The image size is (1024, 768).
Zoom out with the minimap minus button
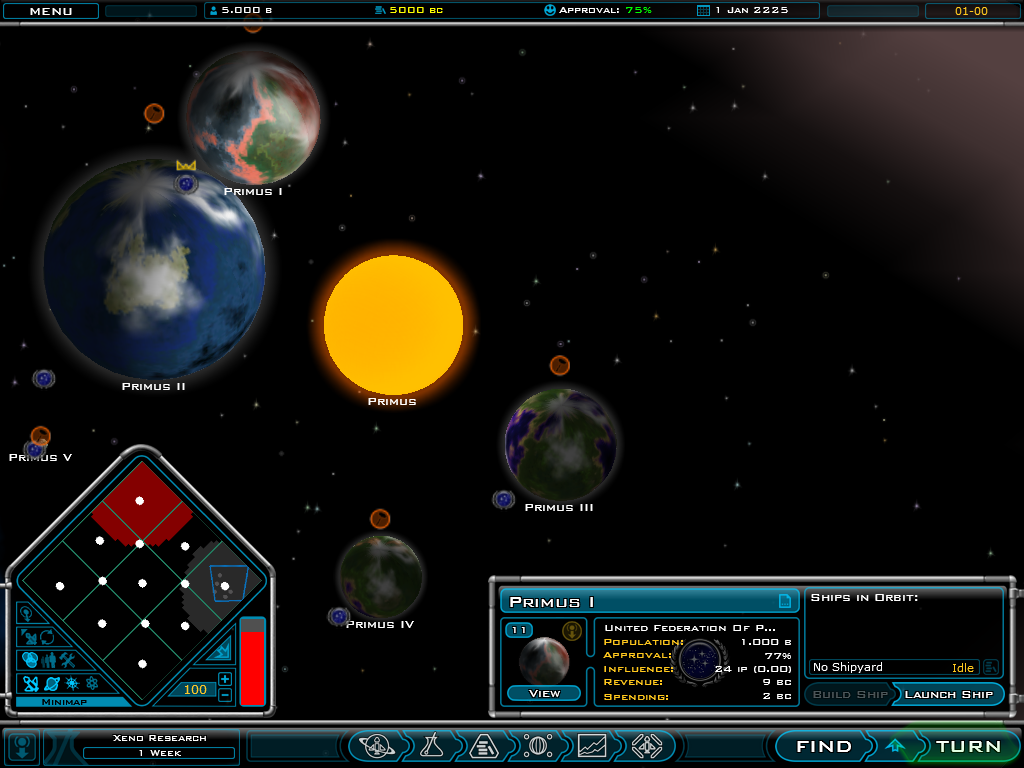[225, 695]
